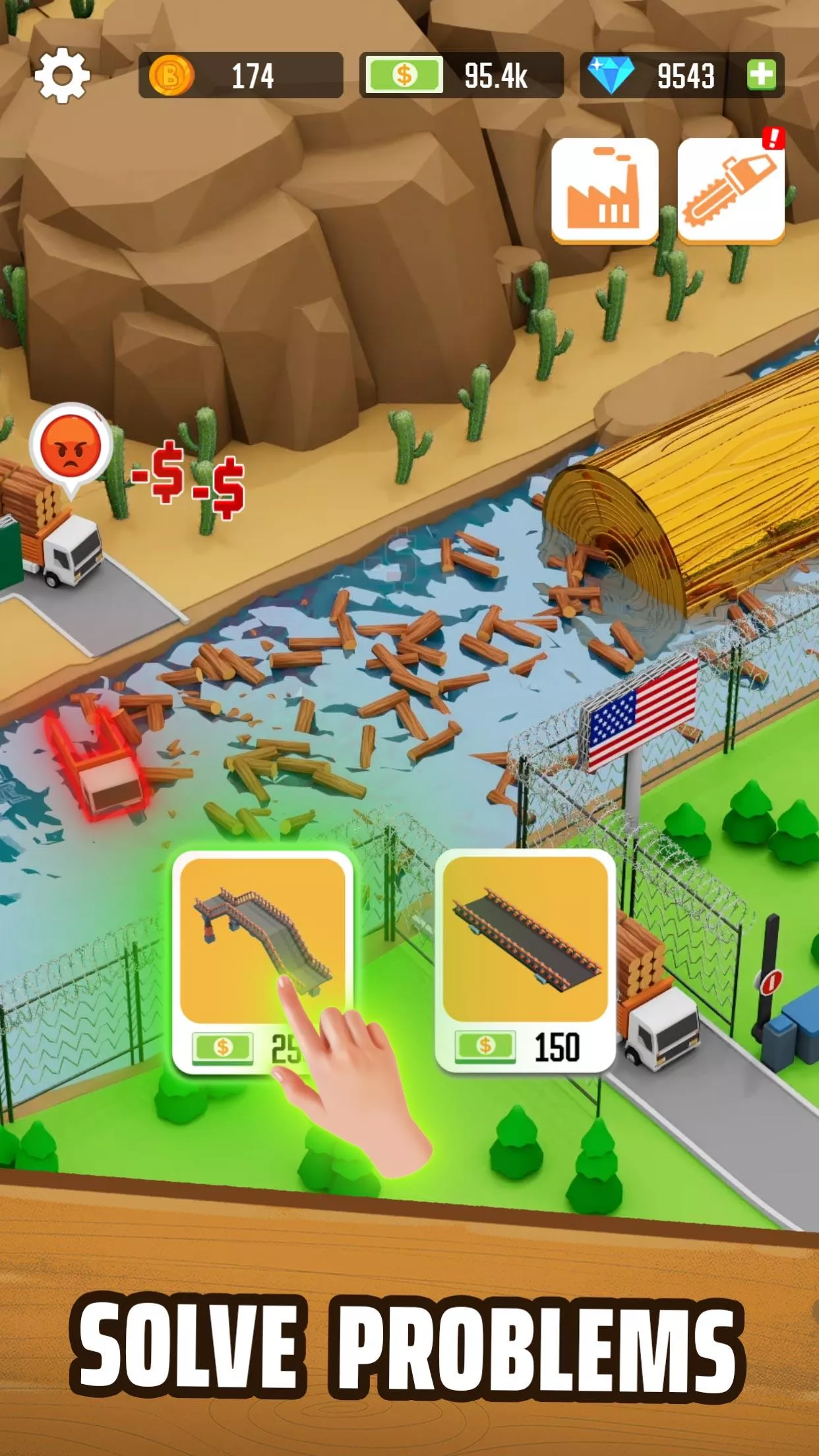This screenshot has width=819, height=1456.
Task: Open the chainsaw upgrades button
Action: click(731, 190)
